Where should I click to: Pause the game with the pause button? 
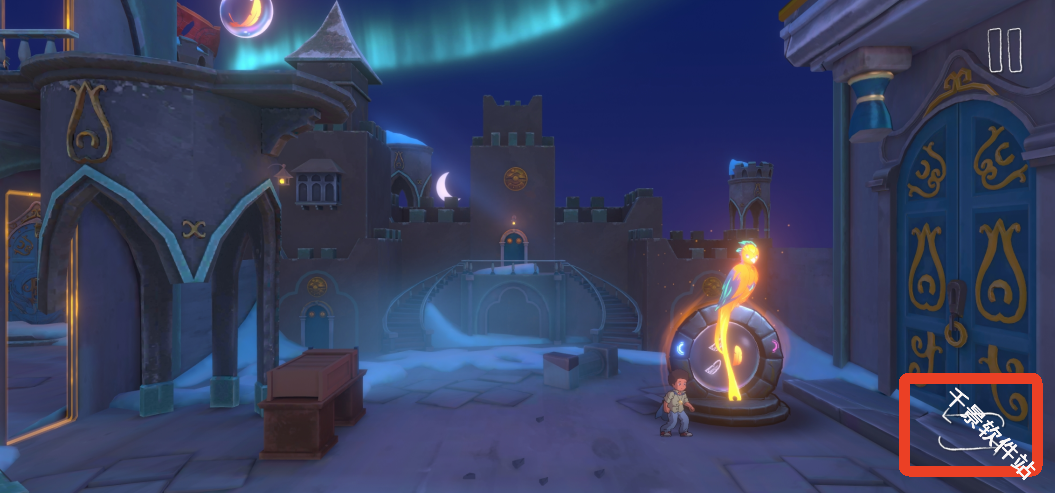[x=1004, y=50]
